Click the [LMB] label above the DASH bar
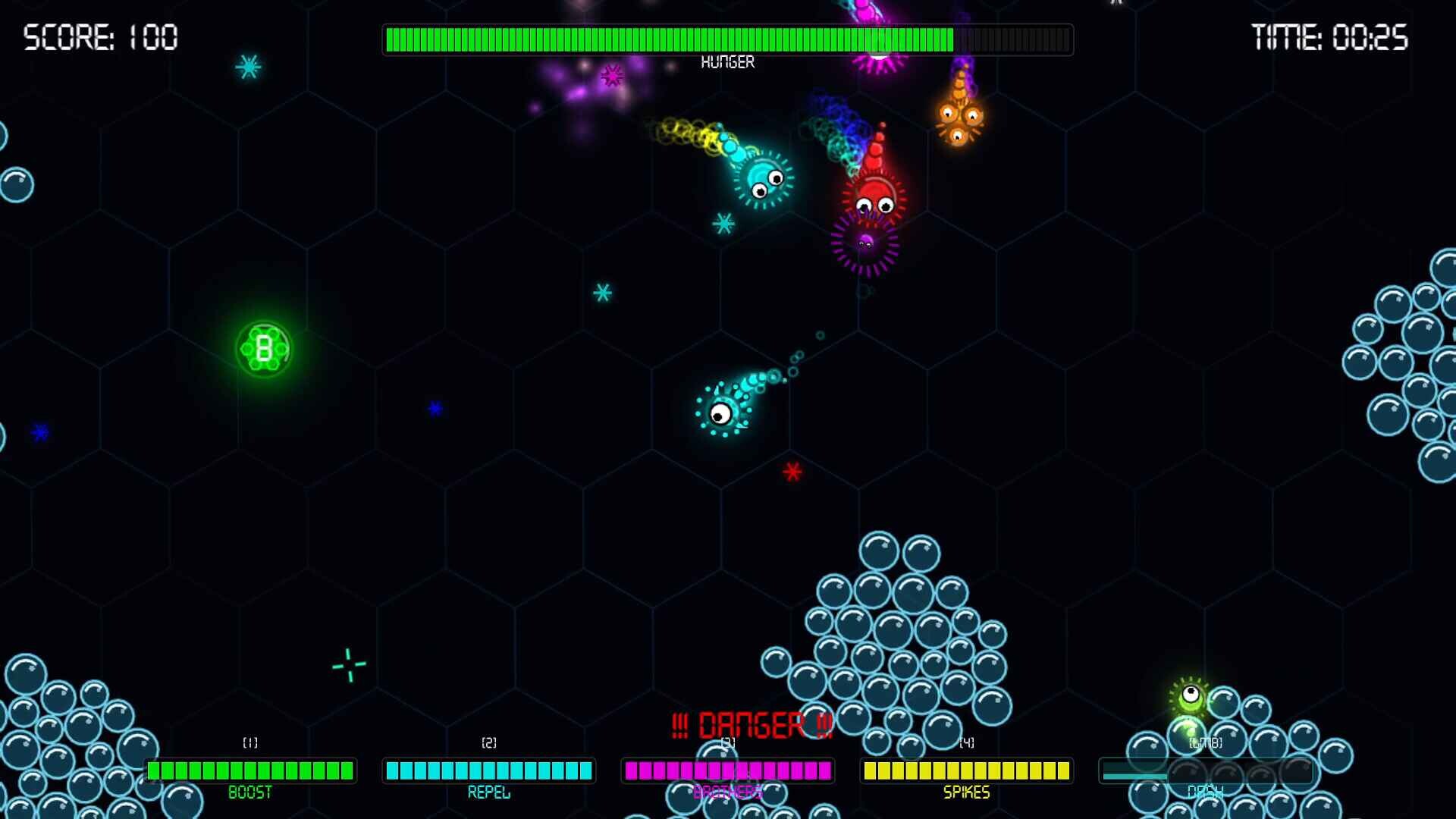The image size is (1456, 819). point(1206,743)
